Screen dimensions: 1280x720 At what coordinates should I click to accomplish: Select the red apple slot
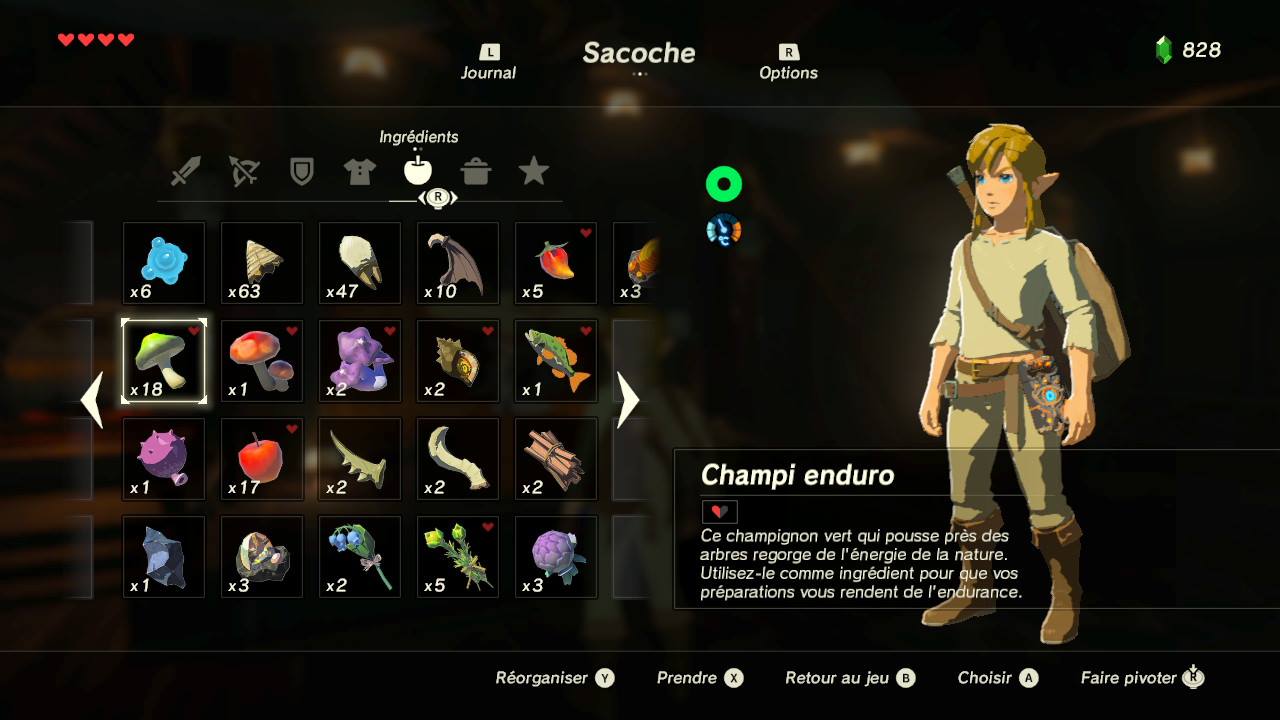pos(262,459)
